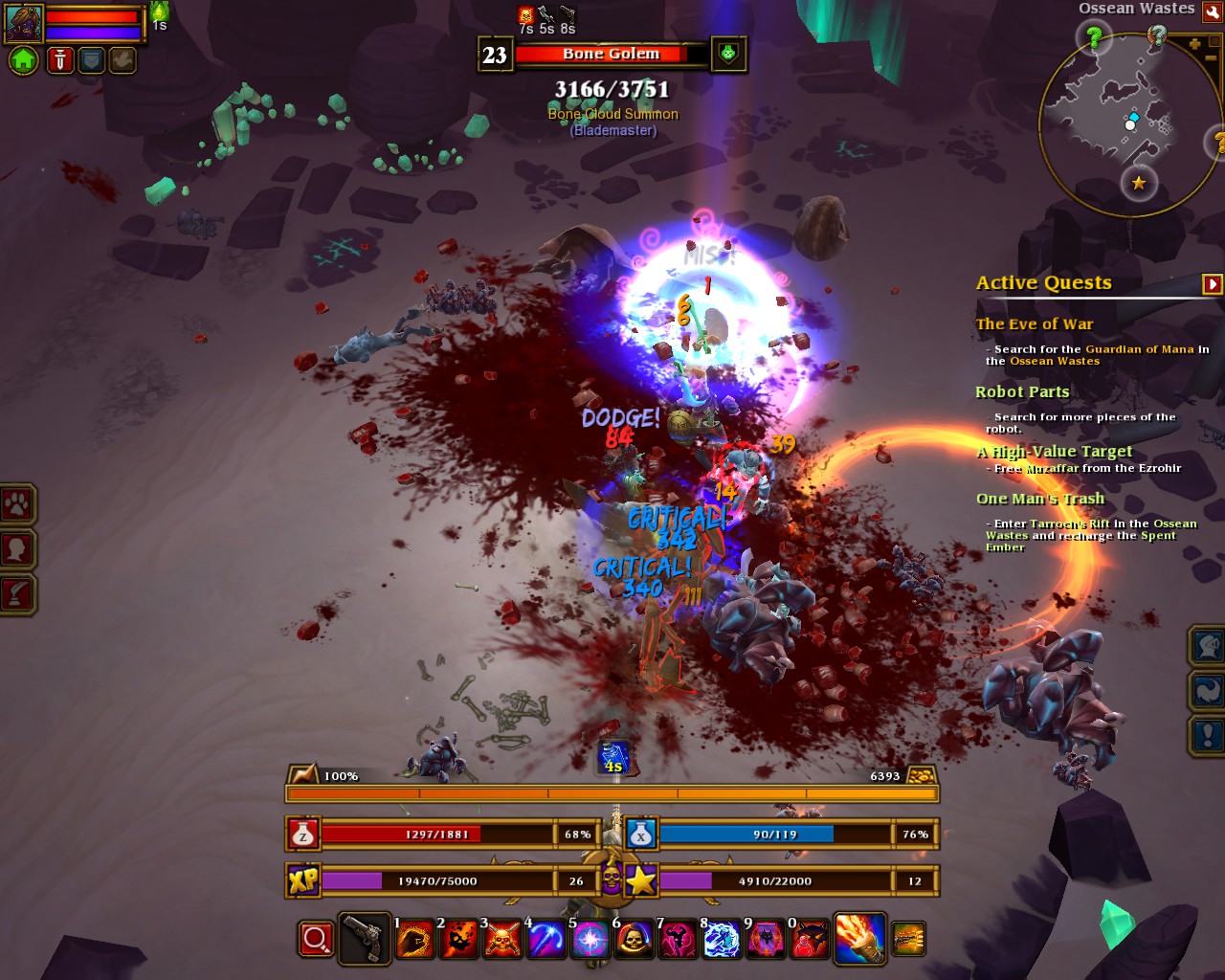1225x980 pixels.
Task: Select the Robot Parts quest entry
Action: 1022,391
